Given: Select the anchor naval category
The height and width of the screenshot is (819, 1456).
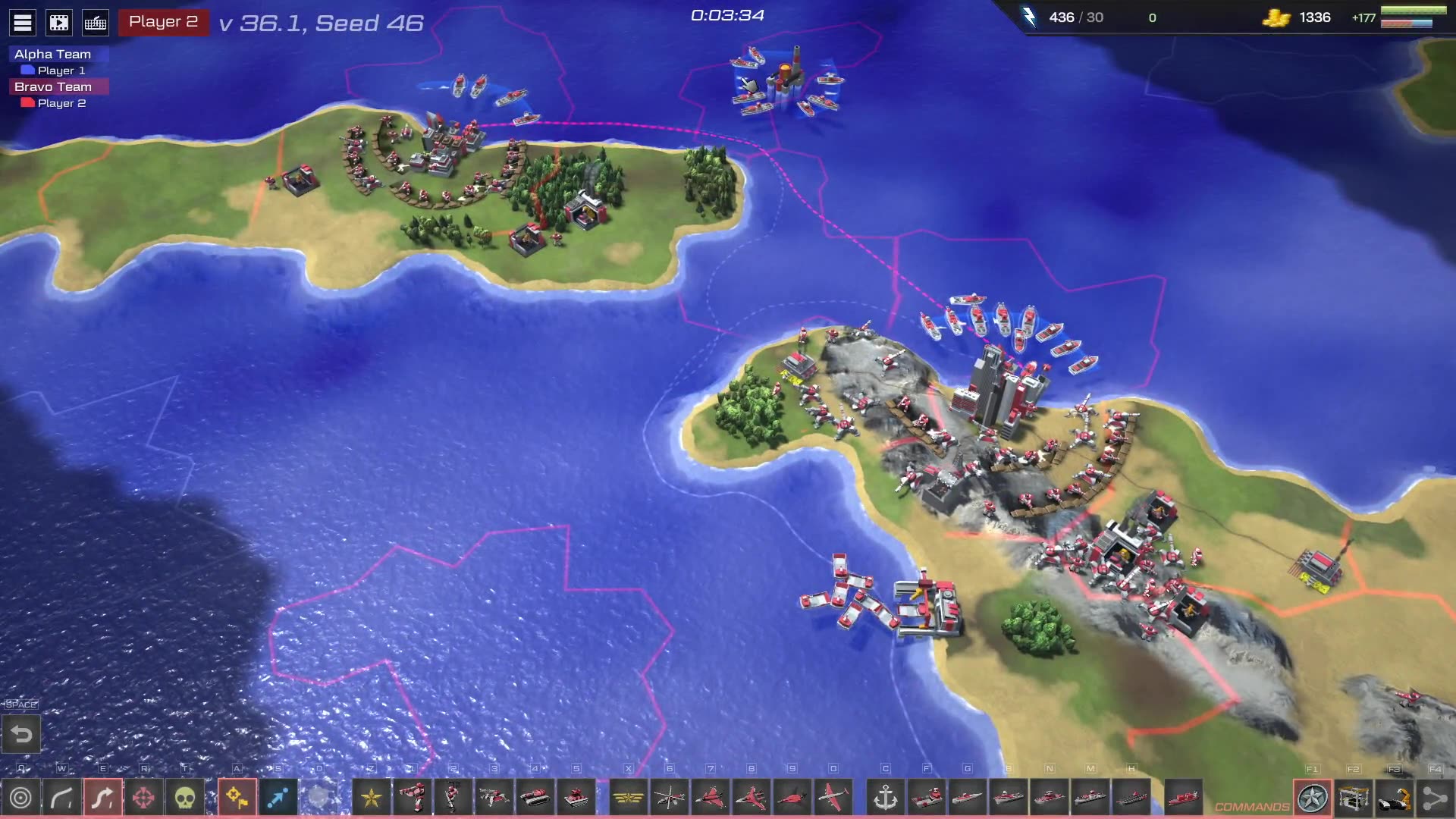Looking at the screenshot, I should tap(886, 798).
